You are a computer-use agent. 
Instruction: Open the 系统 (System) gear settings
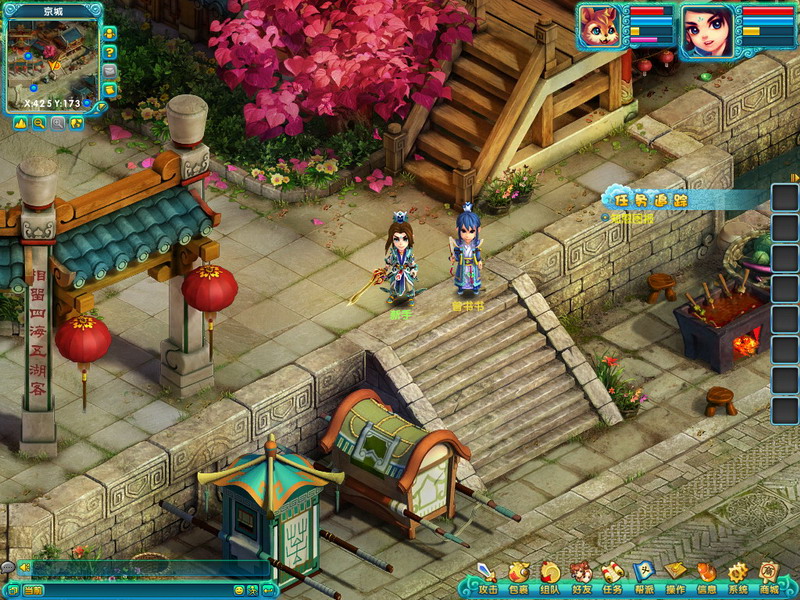[738, 576]
